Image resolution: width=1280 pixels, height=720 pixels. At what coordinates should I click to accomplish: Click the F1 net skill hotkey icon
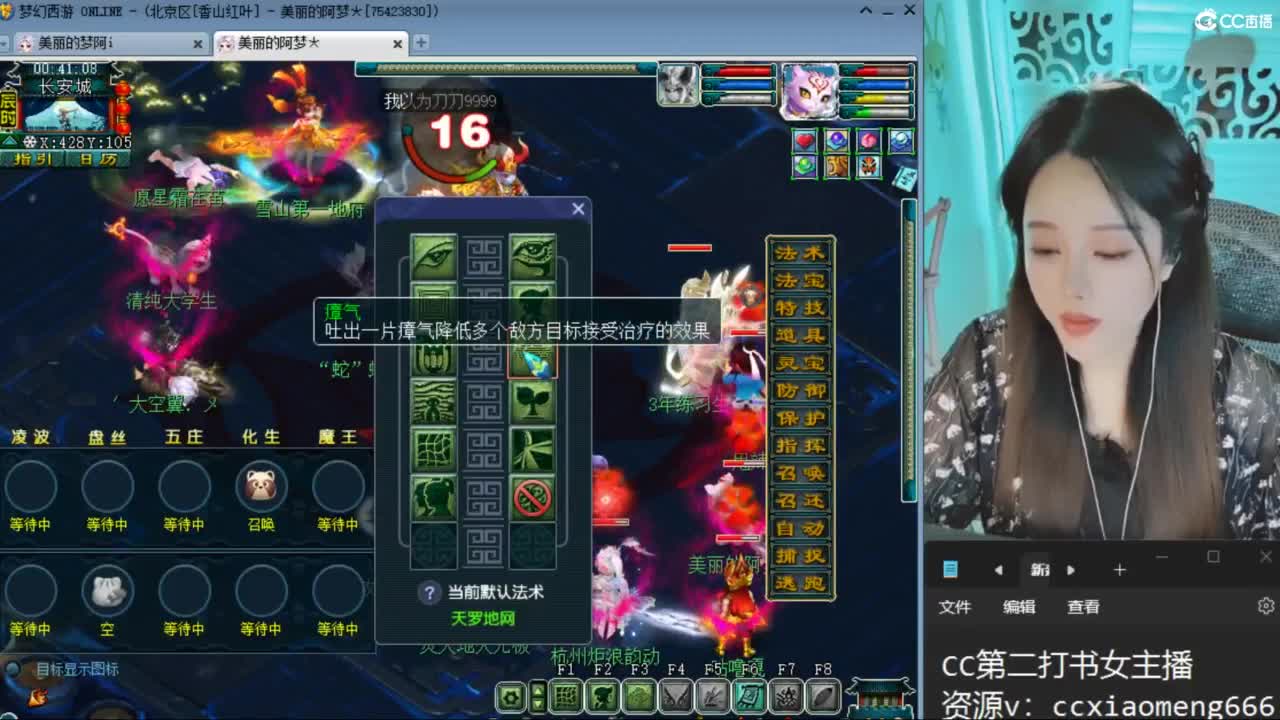[x=566, y=696]
